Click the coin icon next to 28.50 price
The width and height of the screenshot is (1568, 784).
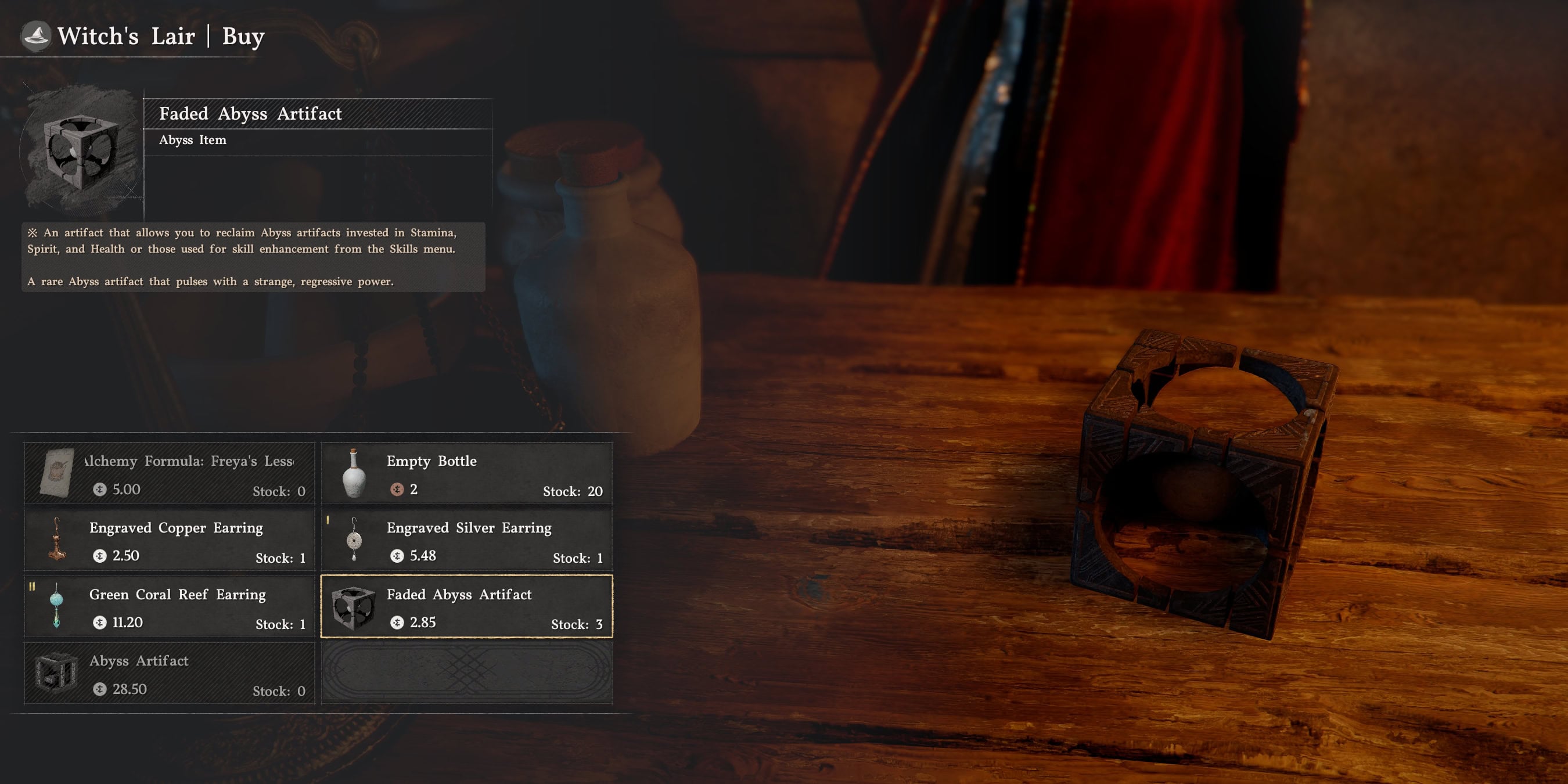pyautogui.click(x=98, y=689)
